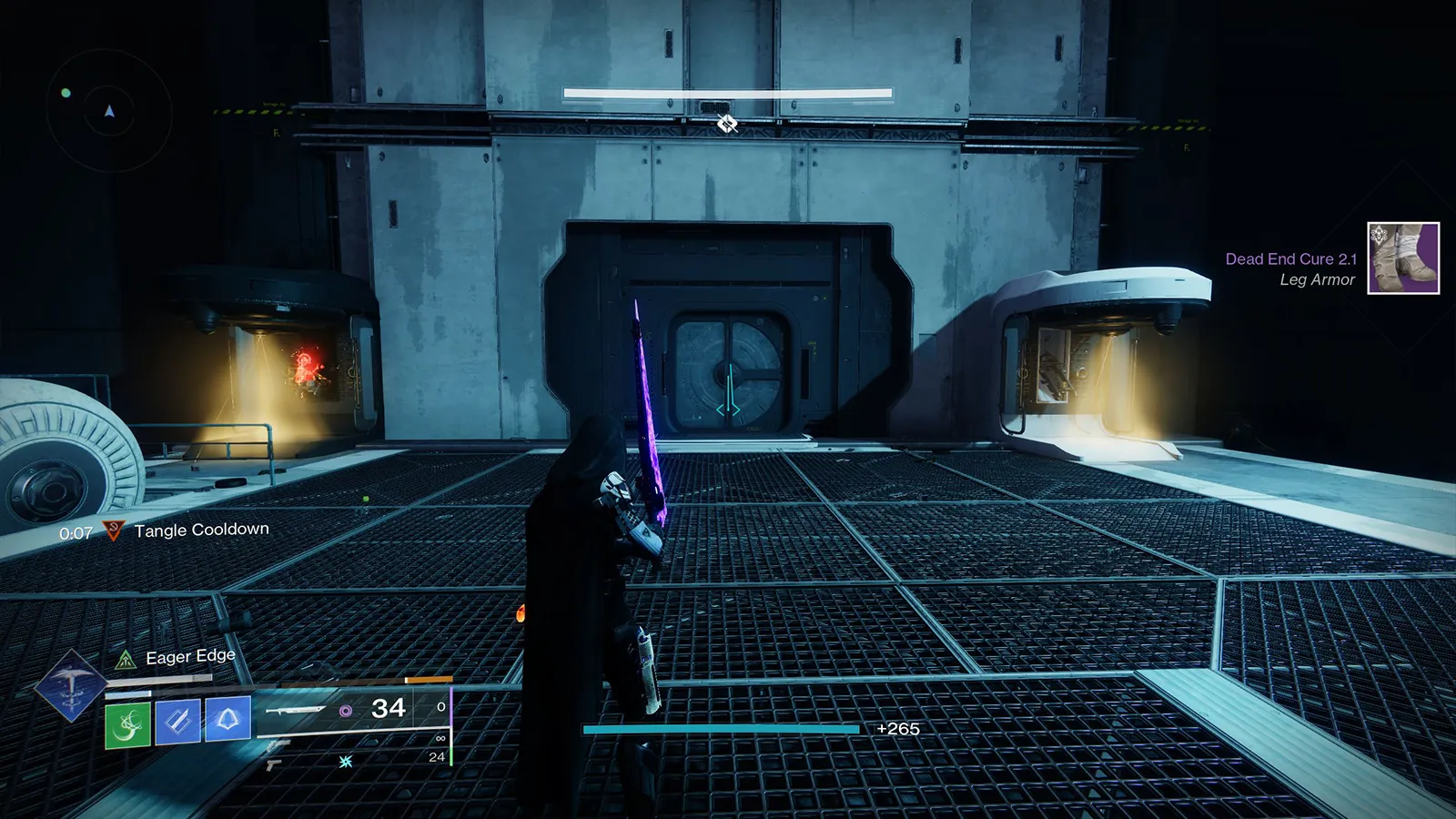Click the Eager Edge buff icon
1456x819 pixels.
(x=126, y=660)
